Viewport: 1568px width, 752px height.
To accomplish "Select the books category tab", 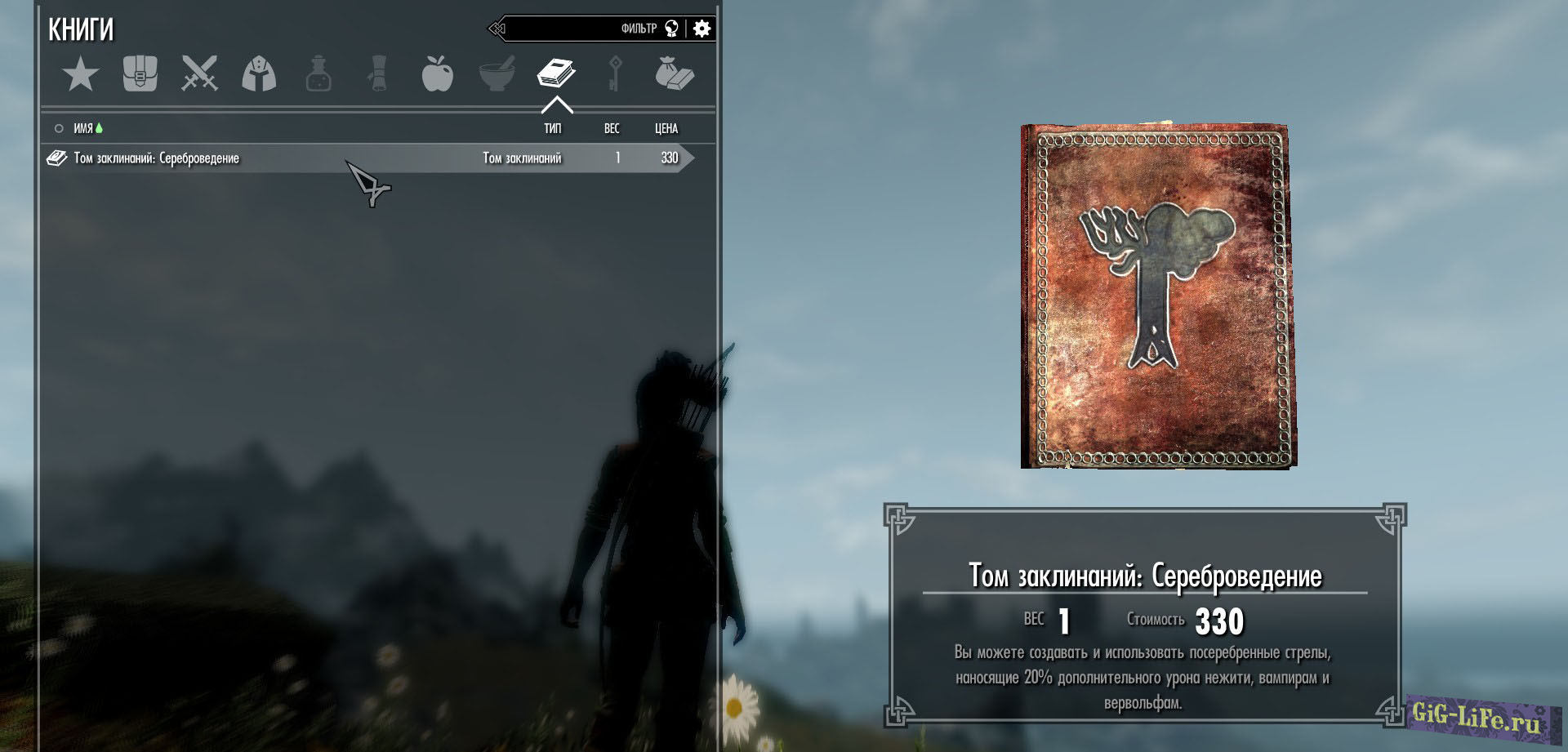I will click(556, 74).
